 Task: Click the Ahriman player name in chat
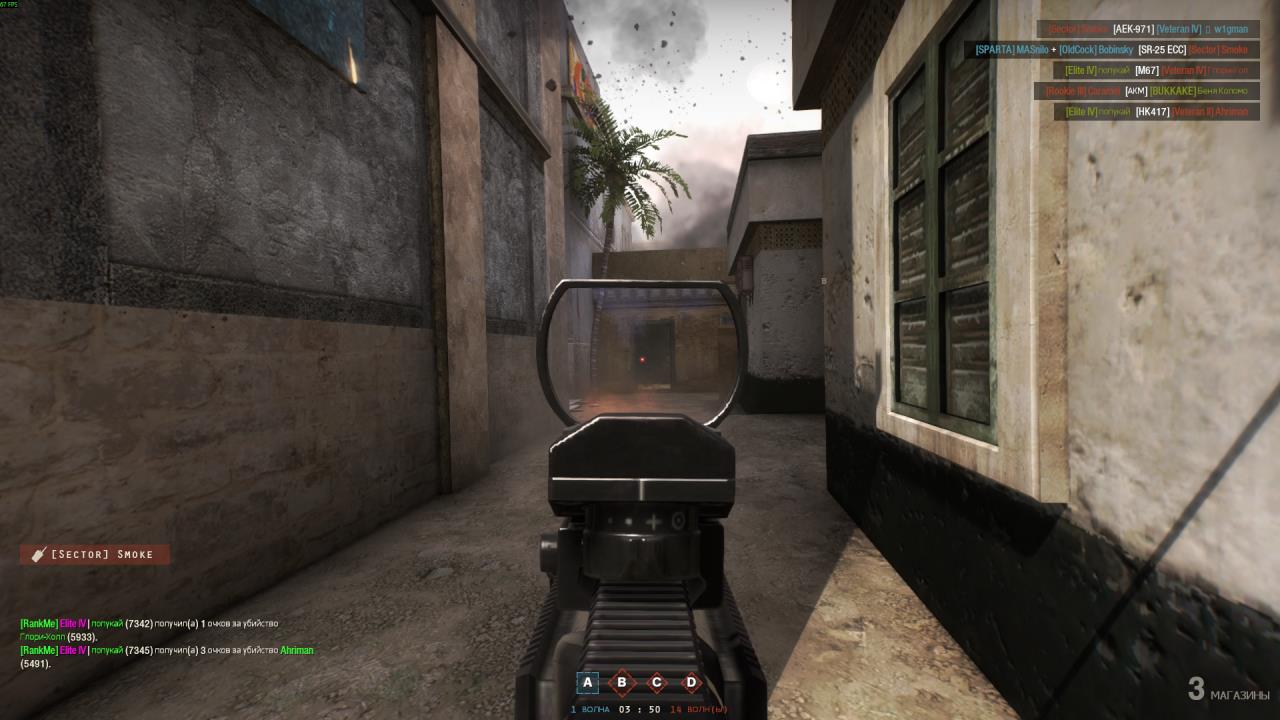tap(297, 650)
